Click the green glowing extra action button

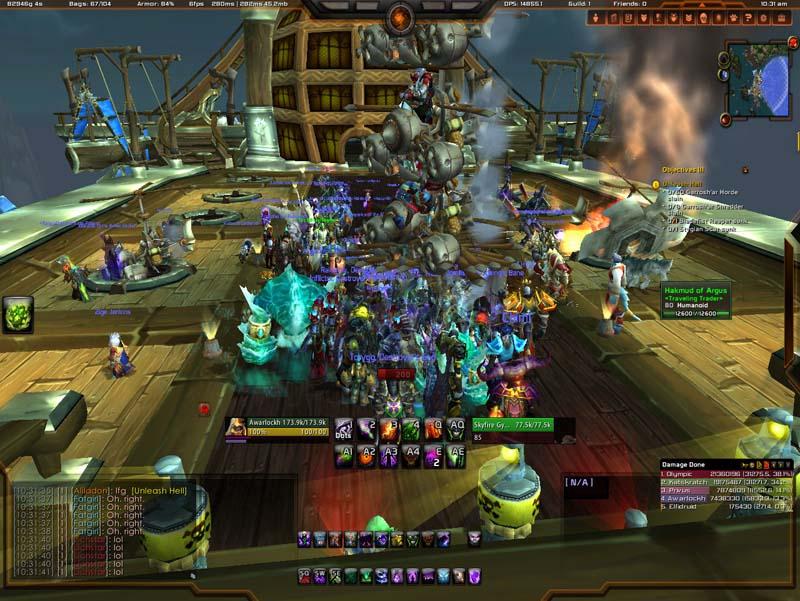[17, 314]
